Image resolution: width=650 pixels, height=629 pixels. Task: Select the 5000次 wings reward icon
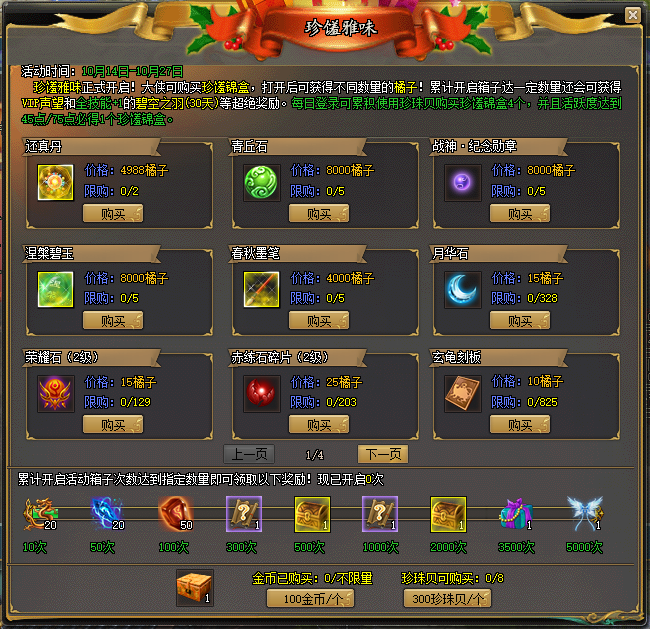click(x=583, y=513)
